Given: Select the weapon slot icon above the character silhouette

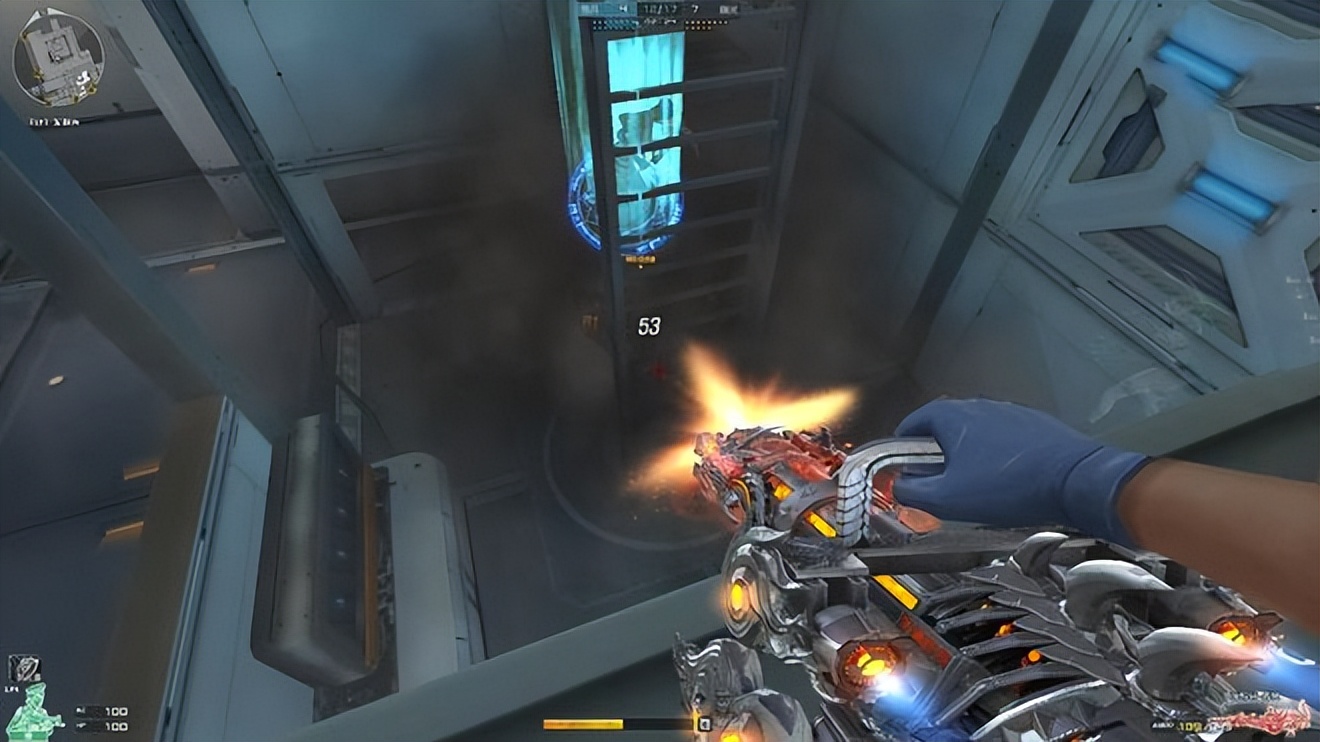Looking at the screenshot, I should click(26, 670).
